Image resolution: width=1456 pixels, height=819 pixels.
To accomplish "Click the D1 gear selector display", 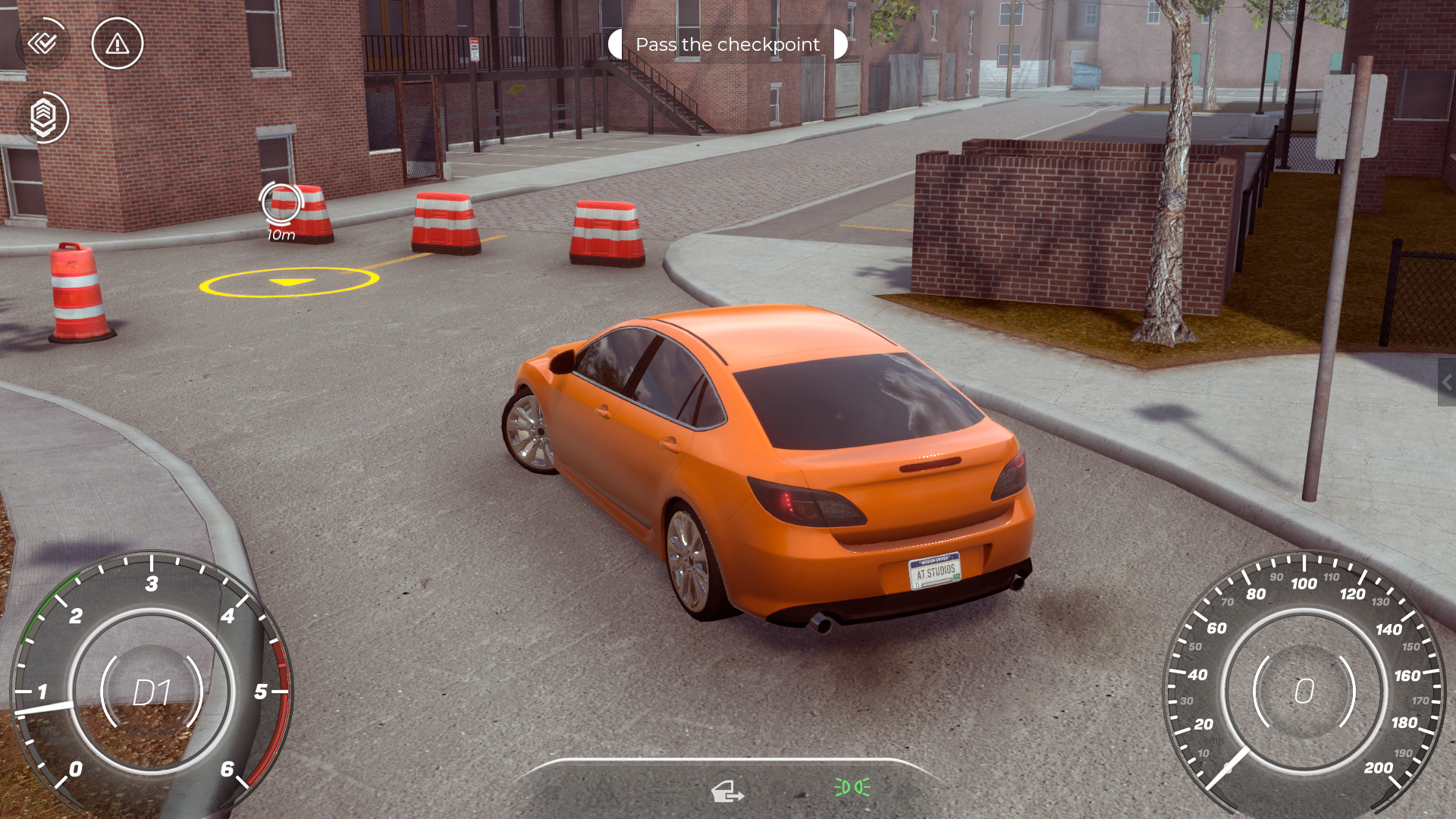I will point(152,692).
